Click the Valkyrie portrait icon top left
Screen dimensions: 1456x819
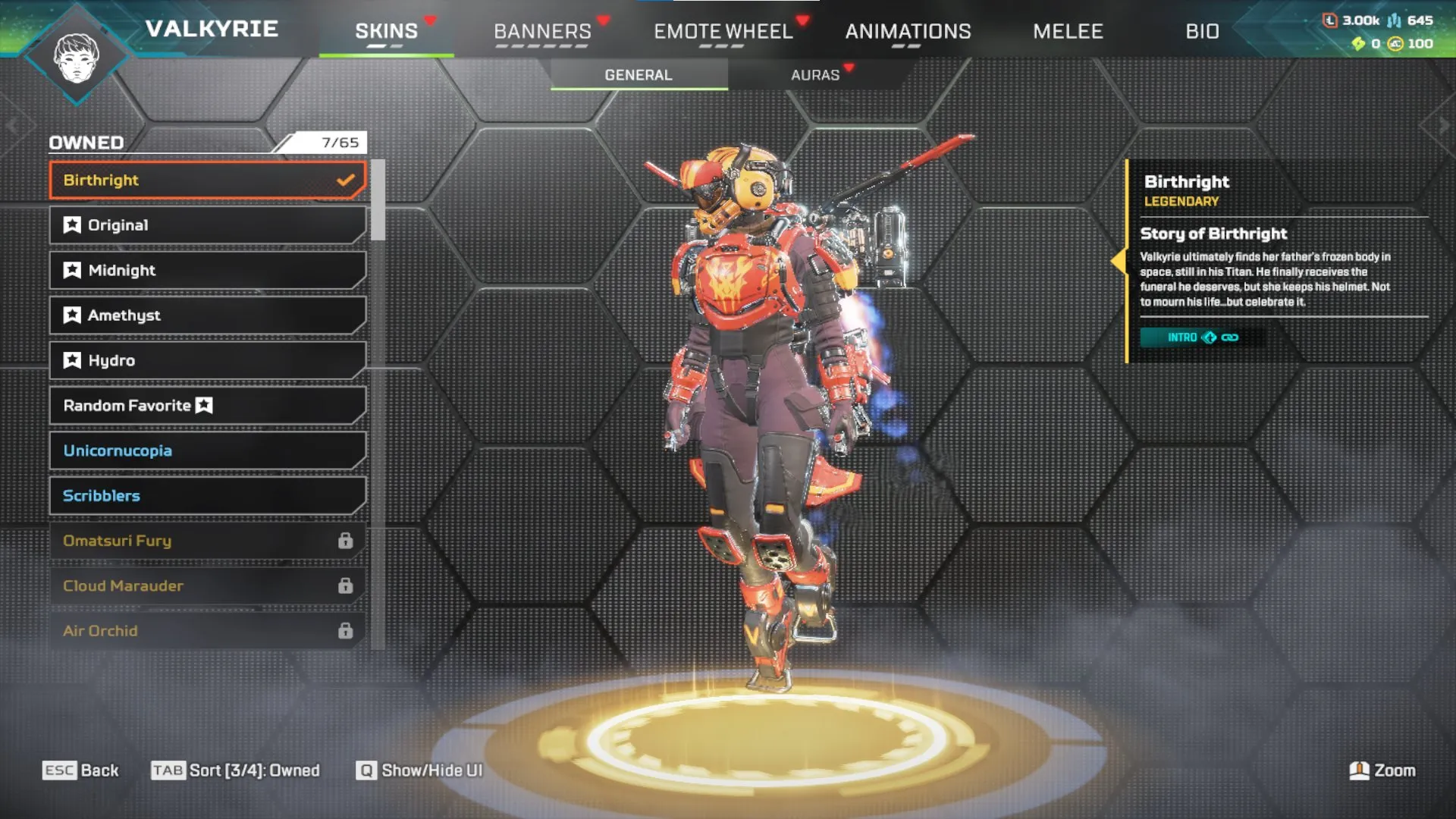(76, 57)
